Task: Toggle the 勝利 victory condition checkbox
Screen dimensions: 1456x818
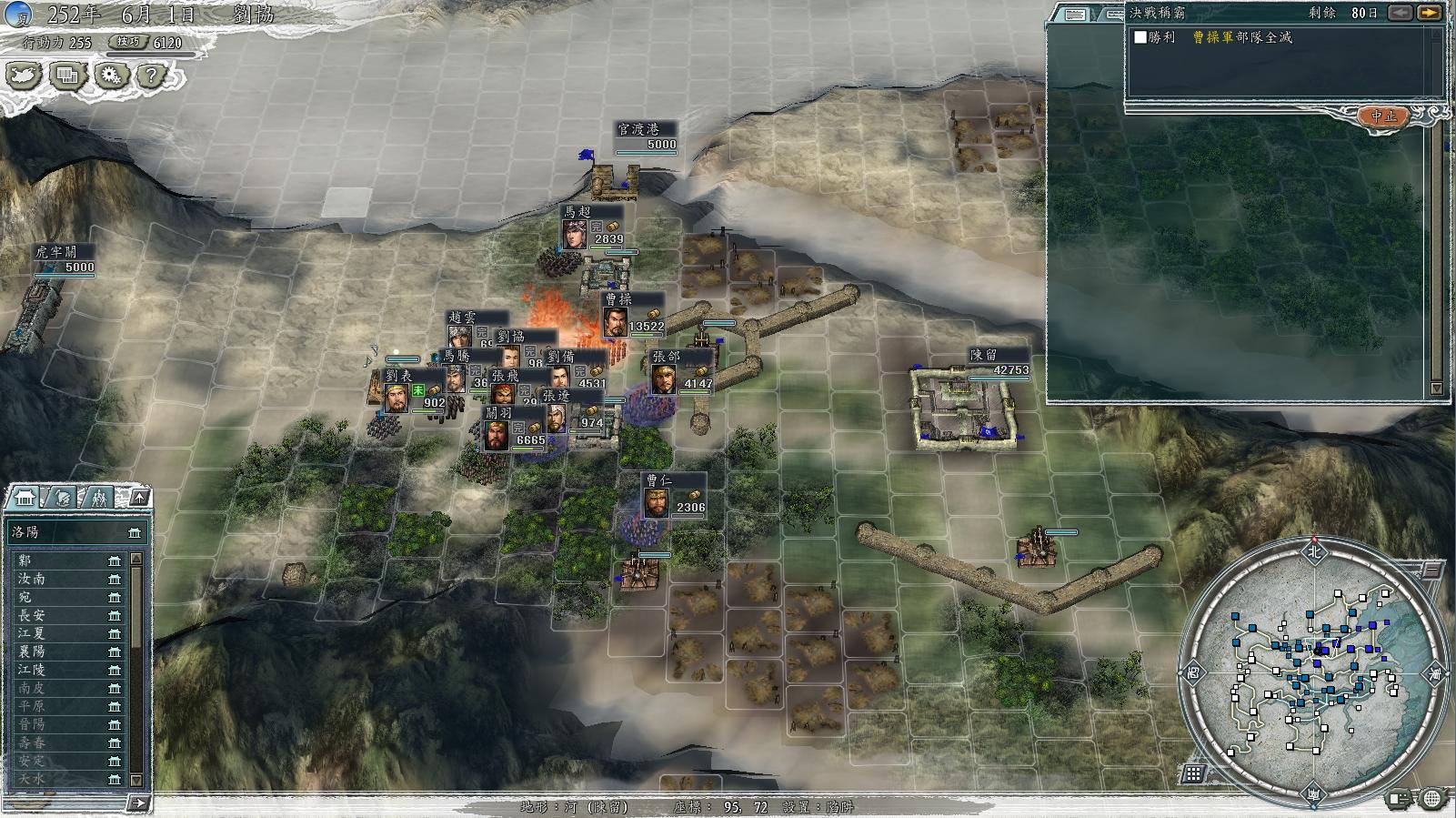Action: click(1140, 37)
